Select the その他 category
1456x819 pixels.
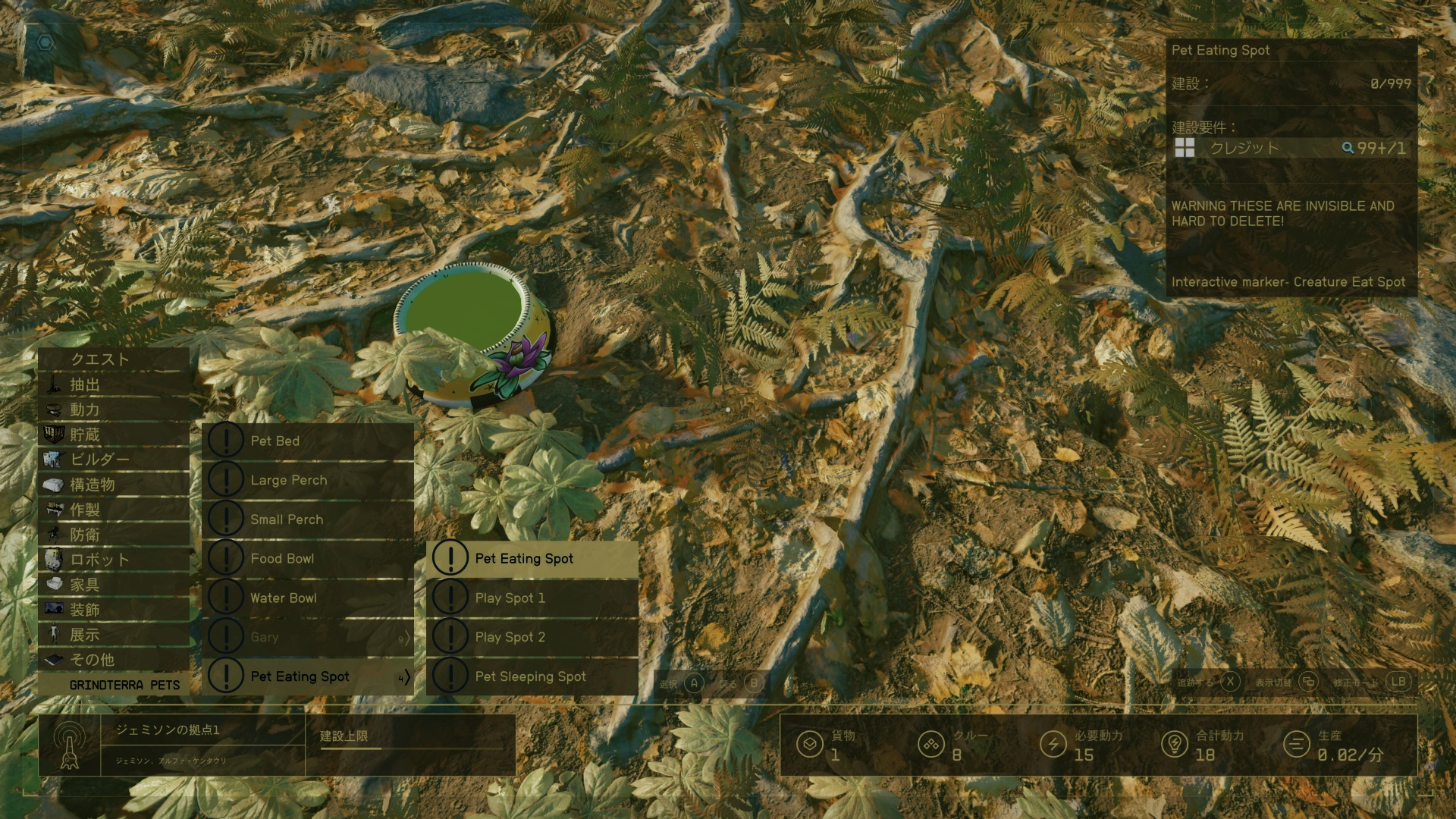coord(114,660)
